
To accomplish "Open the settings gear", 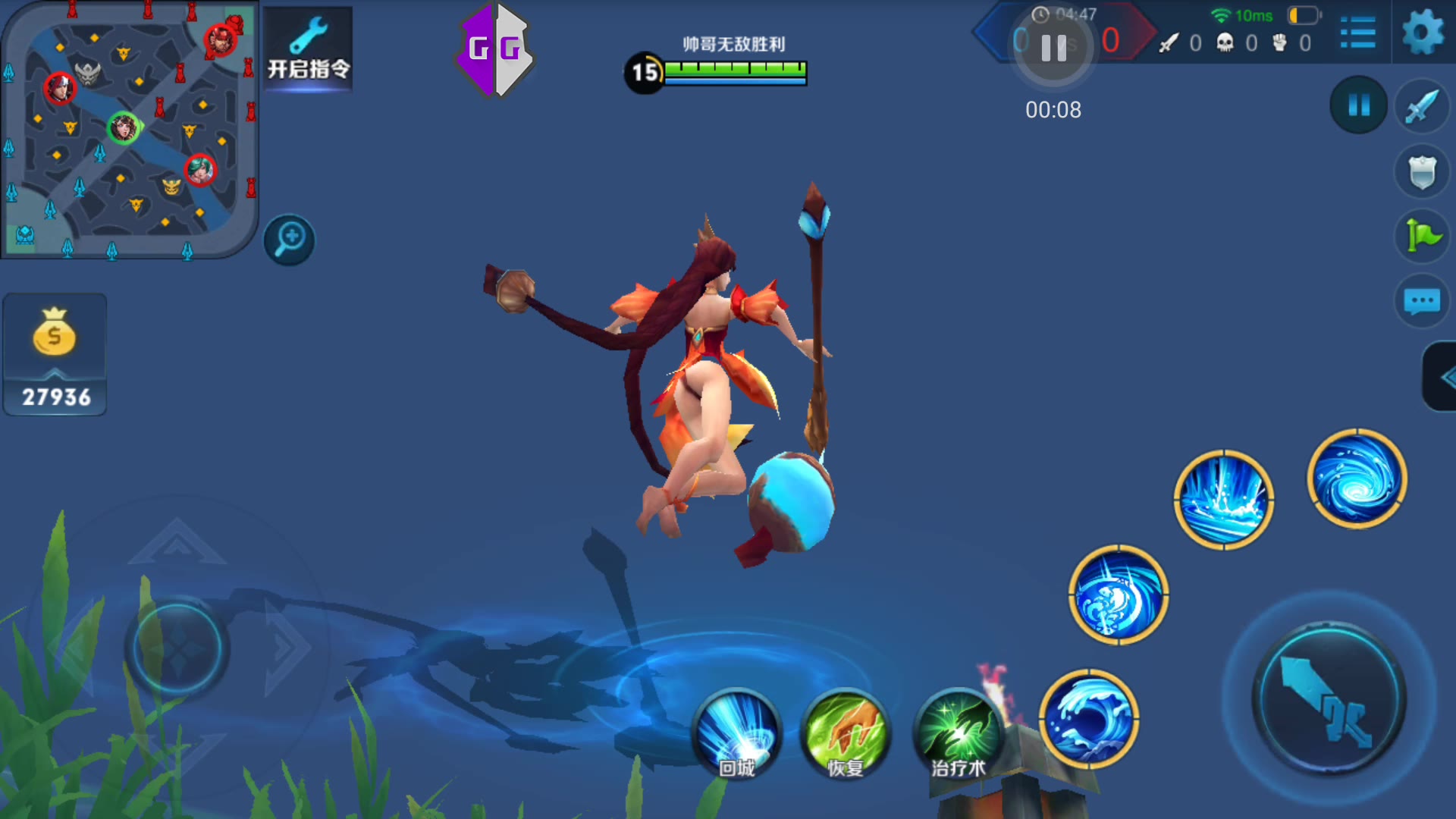I will [x=1423, y=33].
